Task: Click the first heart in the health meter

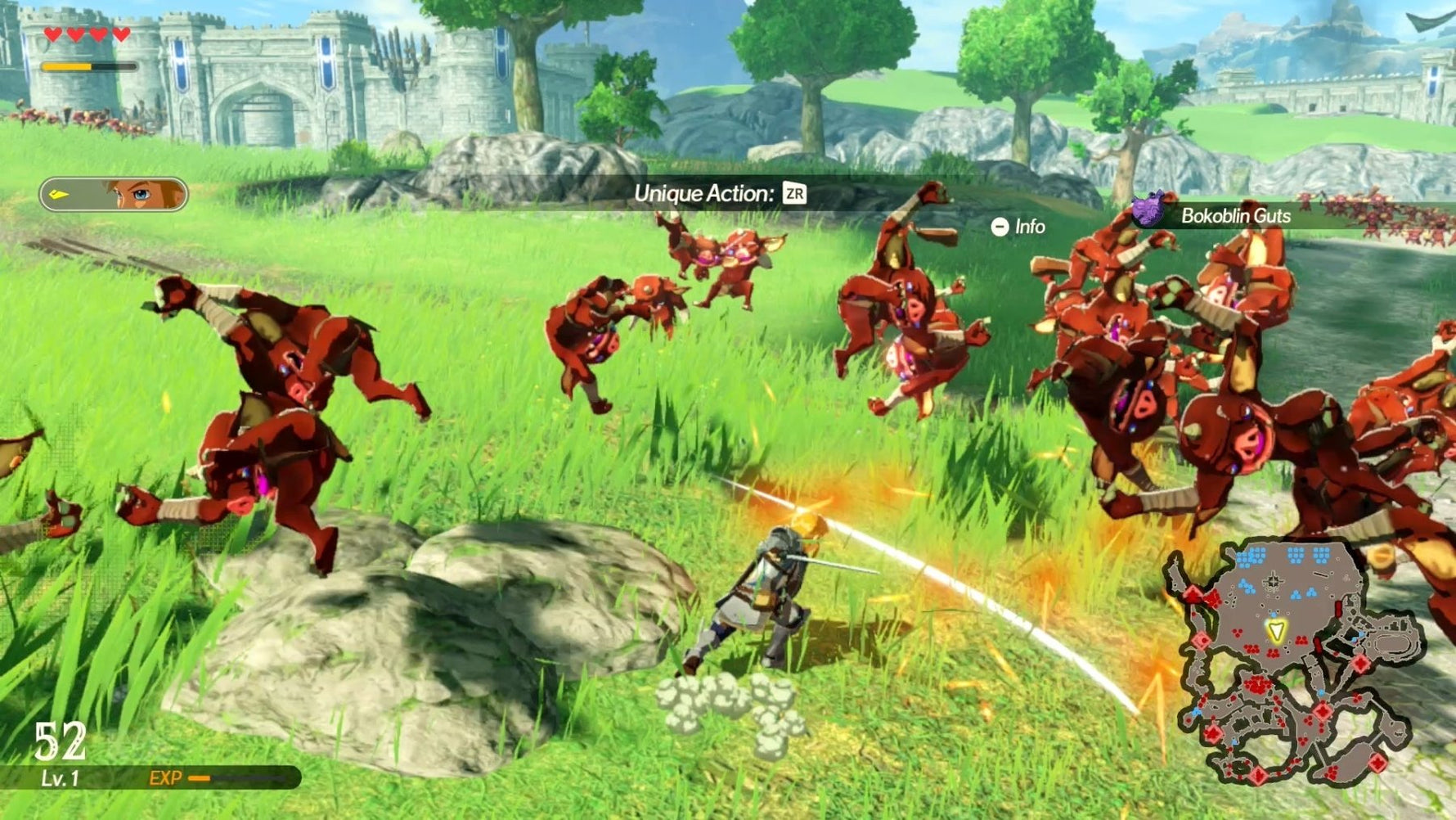Action: click(52, 34)
